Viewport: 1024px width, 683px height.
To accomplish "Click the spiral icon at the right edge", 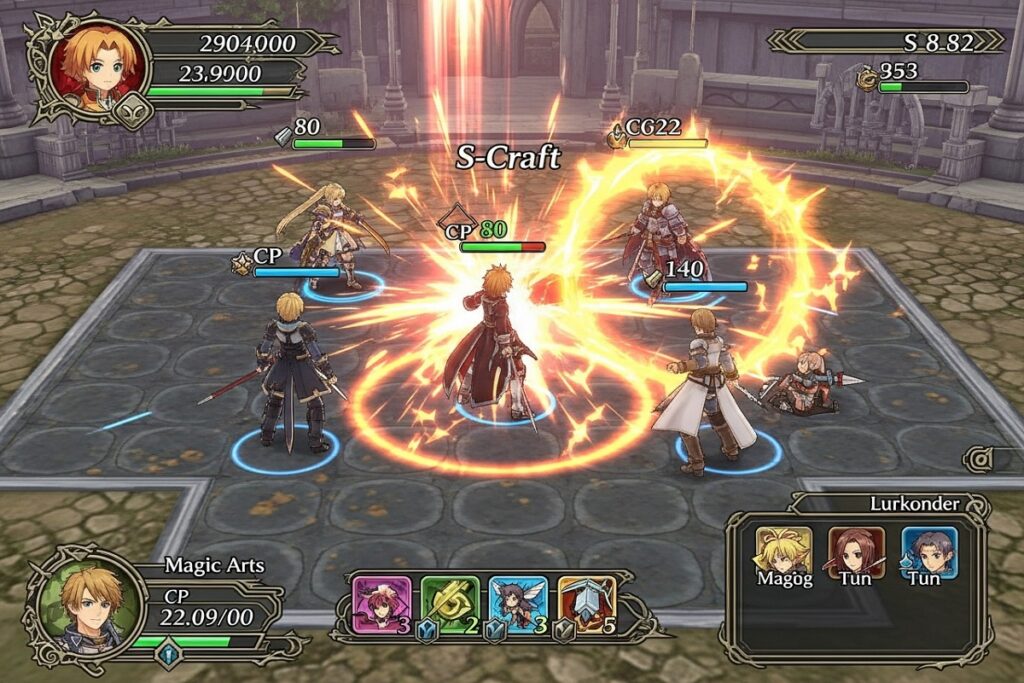I will (978, 459).
